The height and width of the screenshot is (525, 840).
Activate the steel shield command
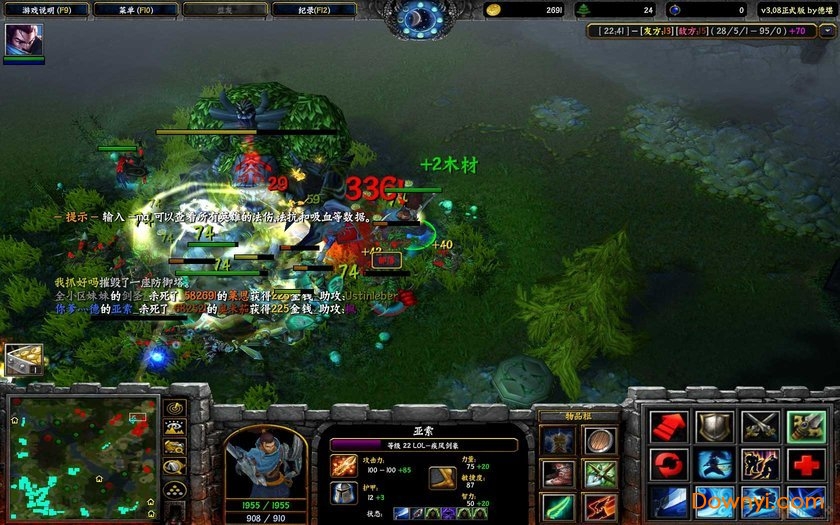pyautogui.click(x=714, y=427)
